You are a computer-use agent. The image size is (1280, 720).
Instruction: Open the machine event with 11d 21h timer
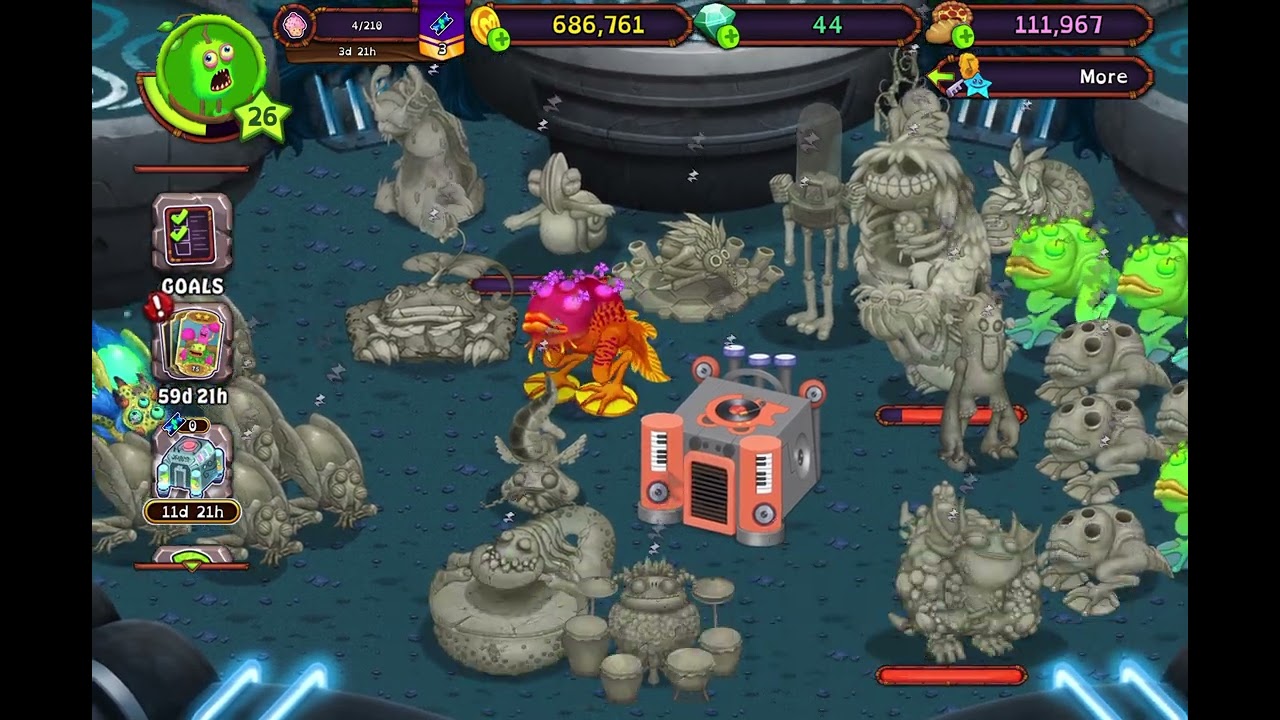point(191,467)
